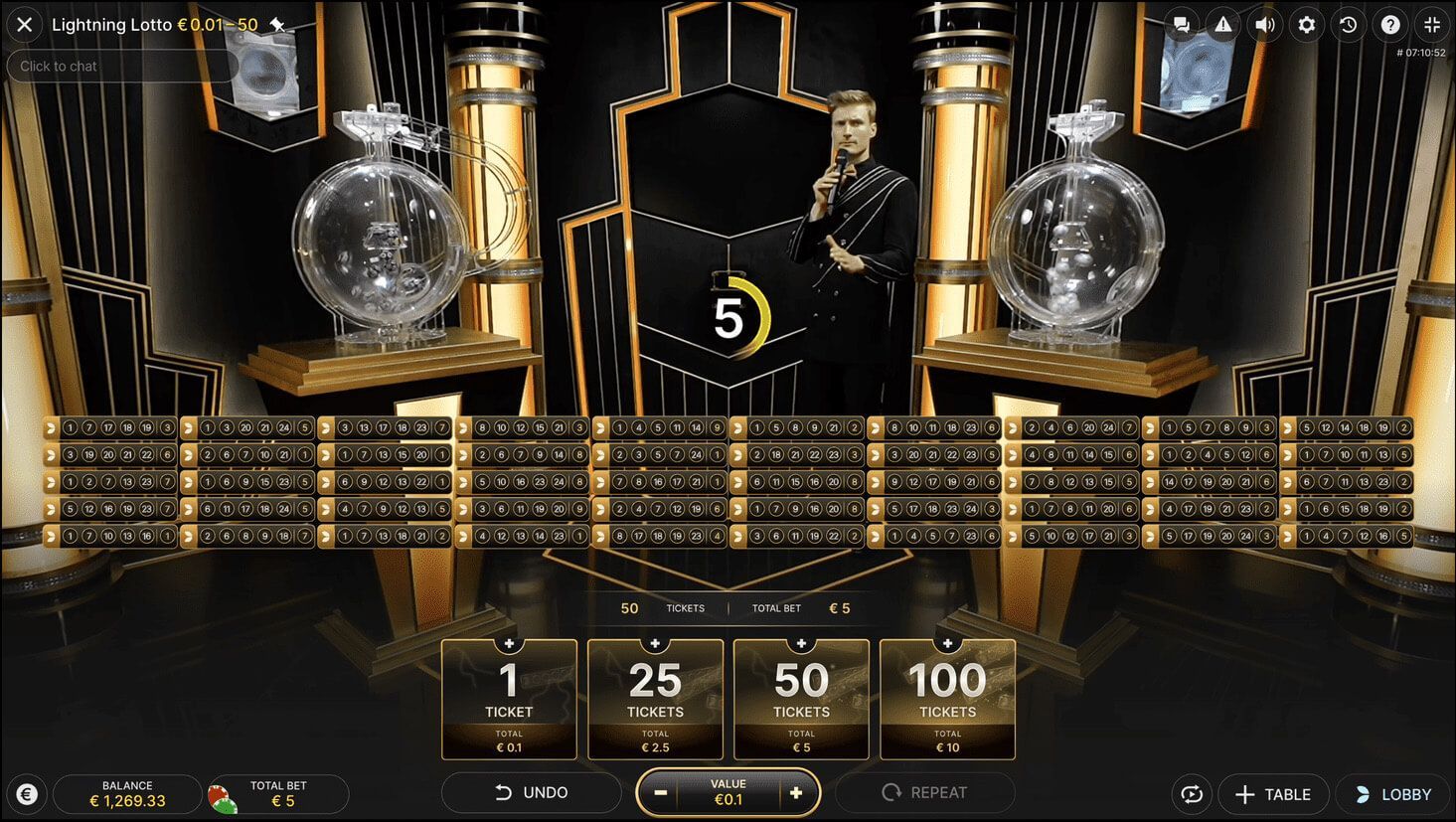Open the game history clock icon

(1348, 25)
